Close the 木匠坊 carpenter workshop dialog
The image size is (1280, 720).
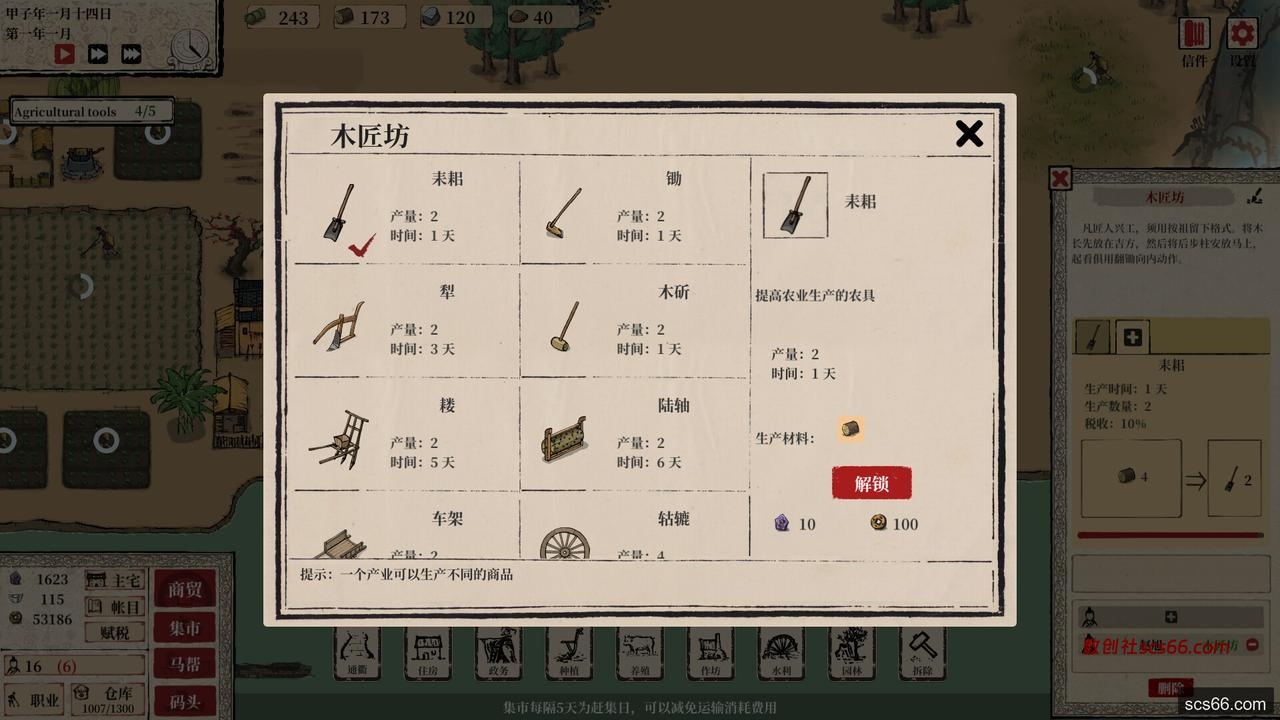point(968,134)
